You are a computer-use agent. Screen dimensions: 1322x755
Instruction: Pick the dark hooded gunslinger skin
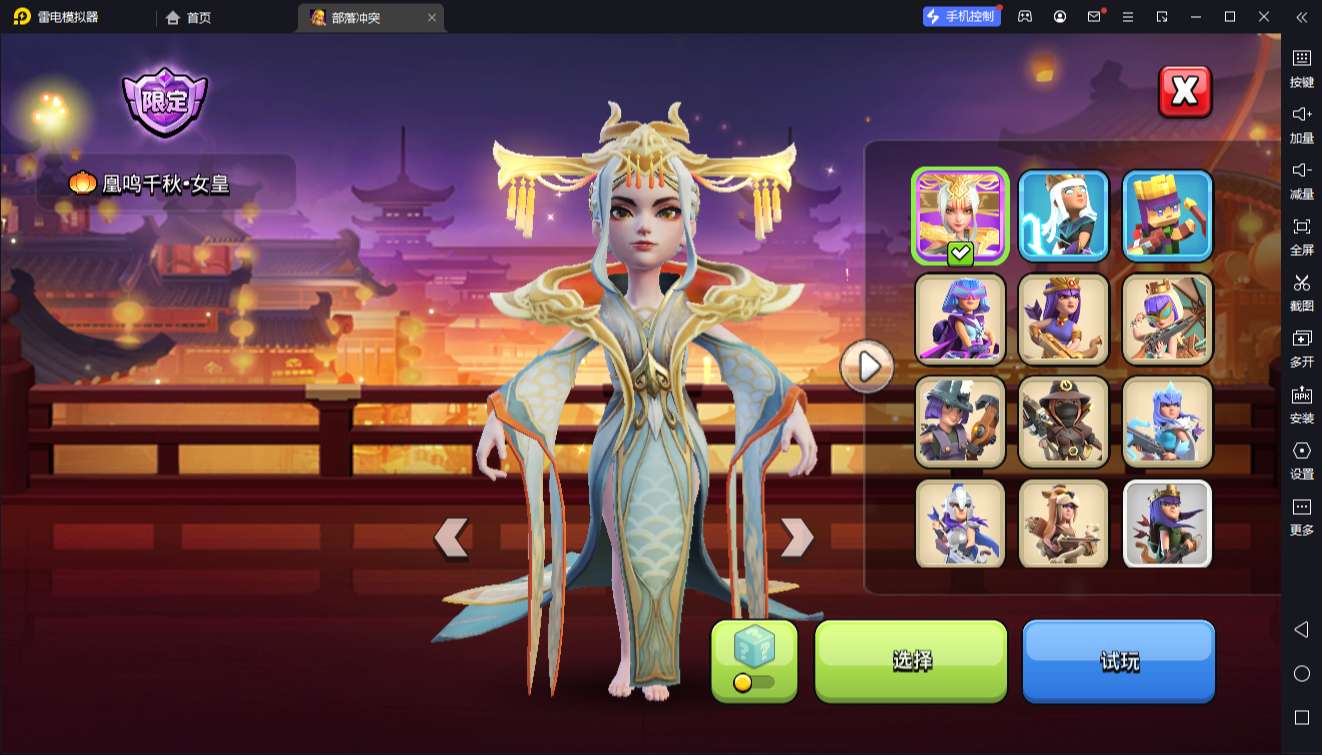1064,422
